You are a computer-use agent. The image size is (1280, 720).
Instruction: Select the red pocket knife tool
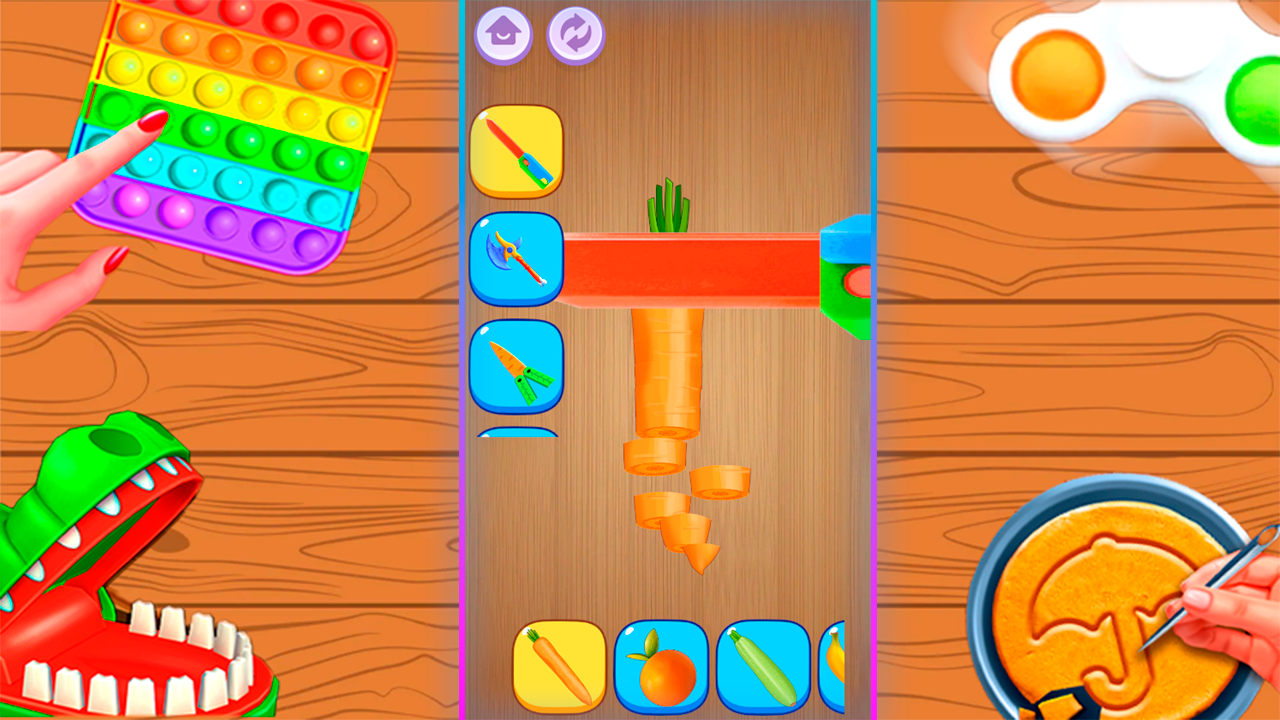pyautogui.click(x=515, y=148)
